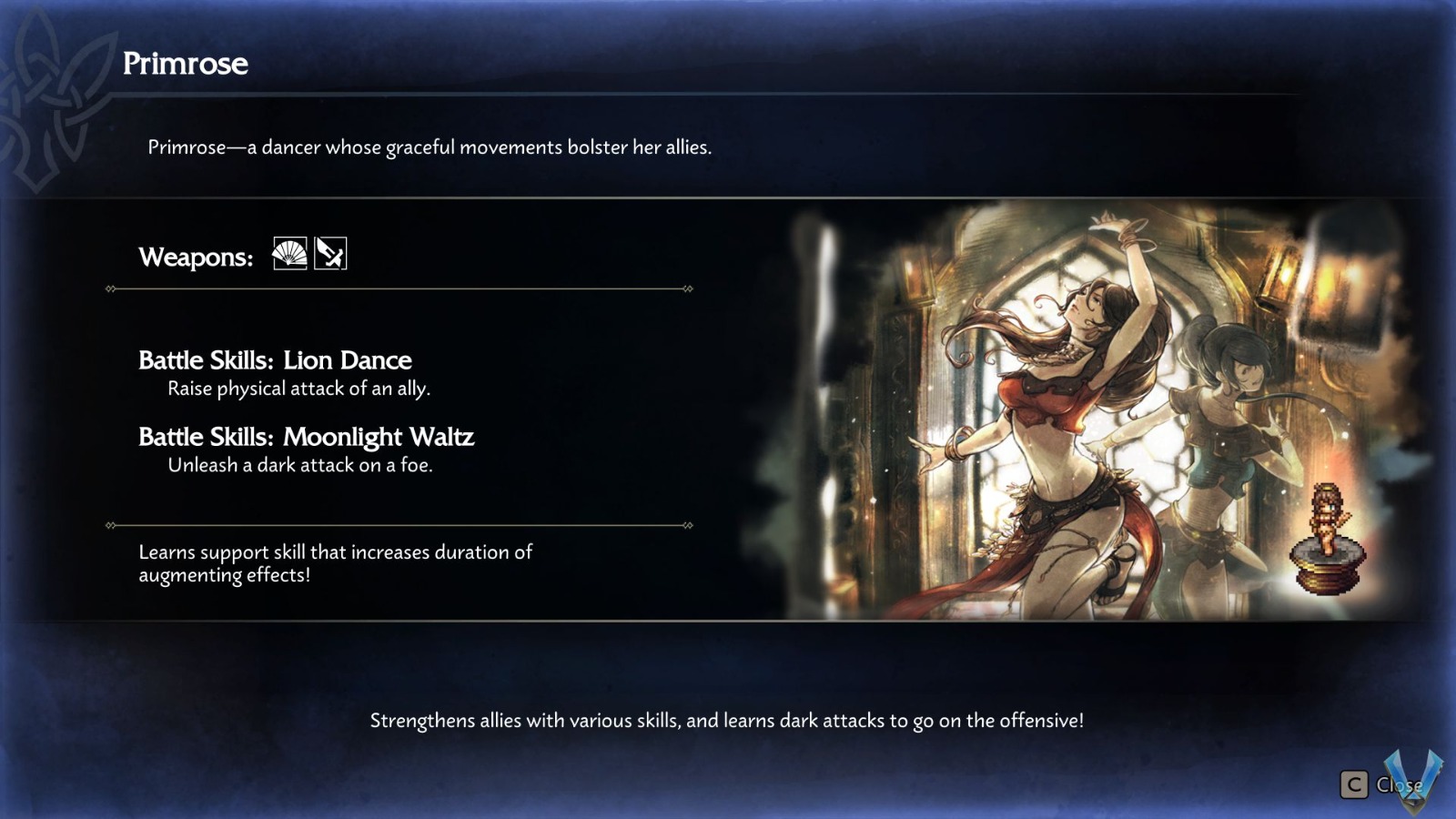Click the gold base under the character sprite

click(x=1328, y=576)
